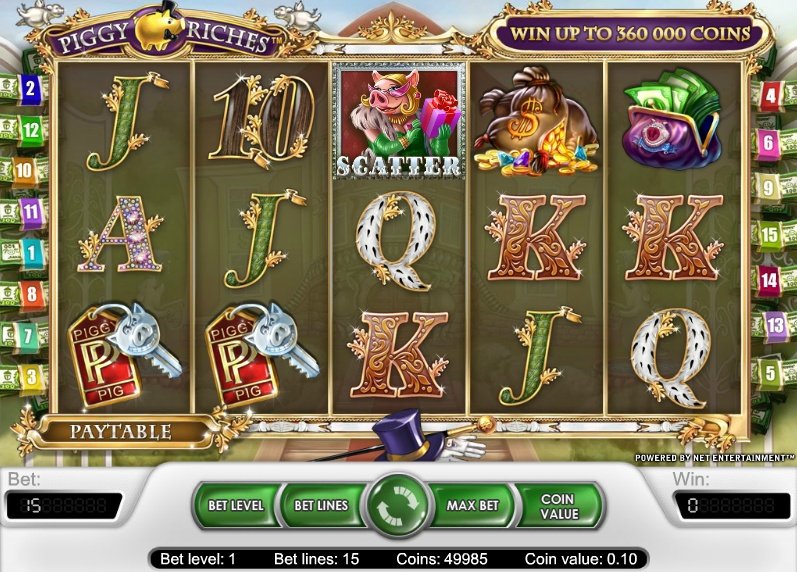Spin the reels with the round arrow button
Screen dimensions: 797x572
398,507
